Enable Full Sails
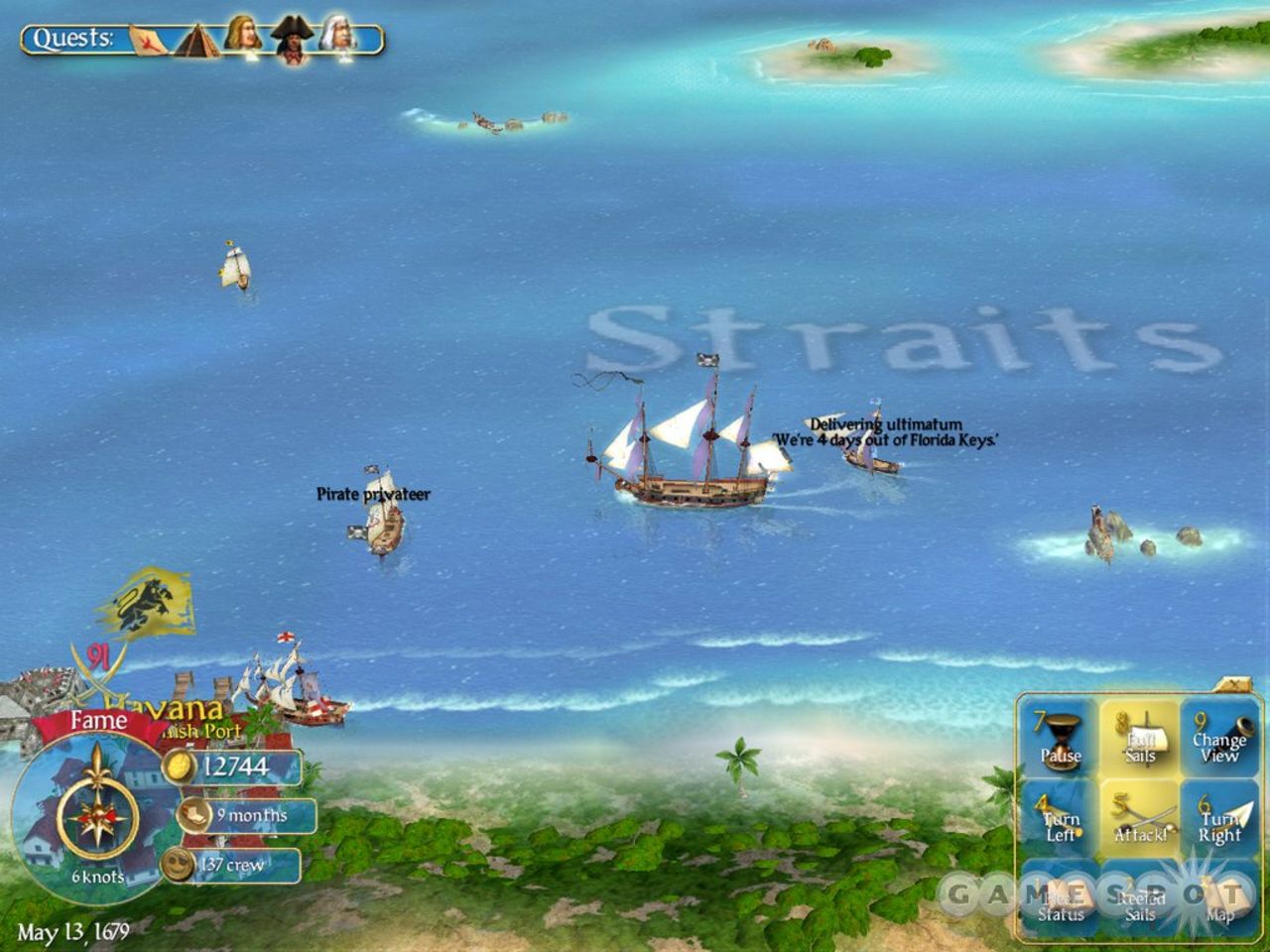Viewport: 1270px width, 952px height. tap(1141, 739)
